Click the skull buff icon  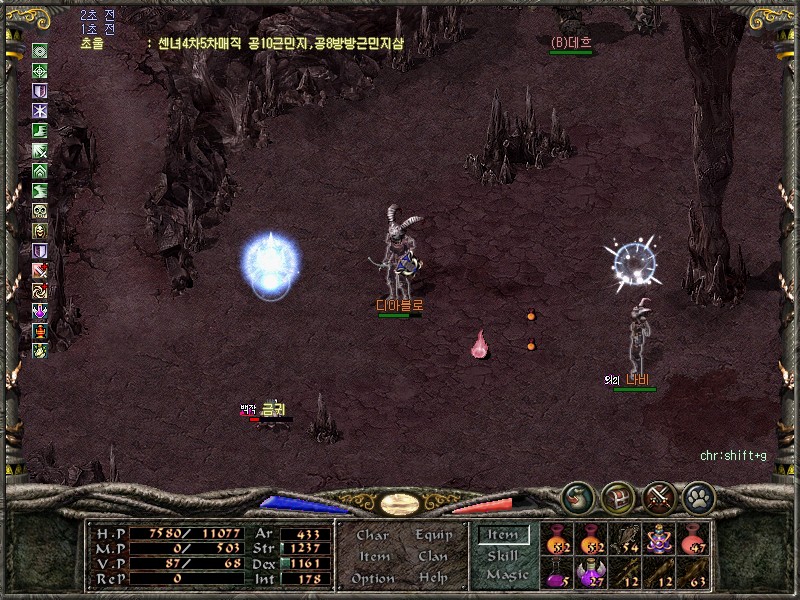click(x=40, y=211)
